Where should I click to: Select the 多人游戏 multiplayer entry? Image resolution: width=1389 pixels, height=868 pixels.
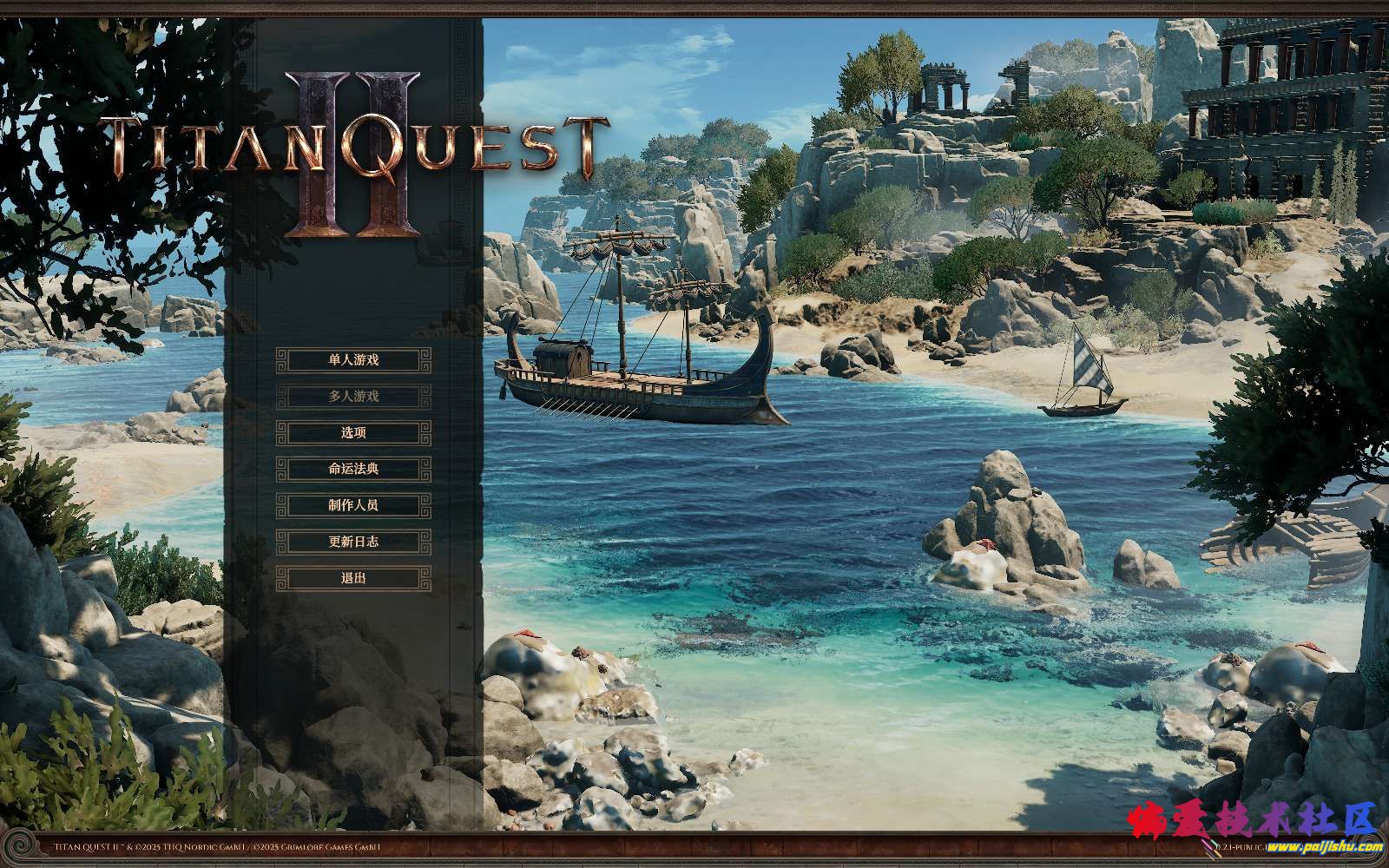click(x=353, y=397)
